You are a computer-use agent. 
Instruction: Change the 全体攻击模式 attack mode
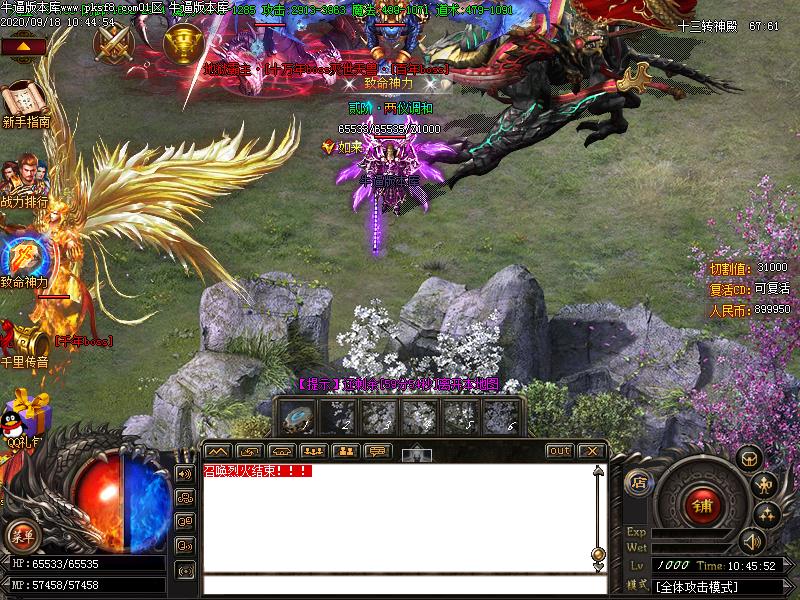[x=710, y=585]
